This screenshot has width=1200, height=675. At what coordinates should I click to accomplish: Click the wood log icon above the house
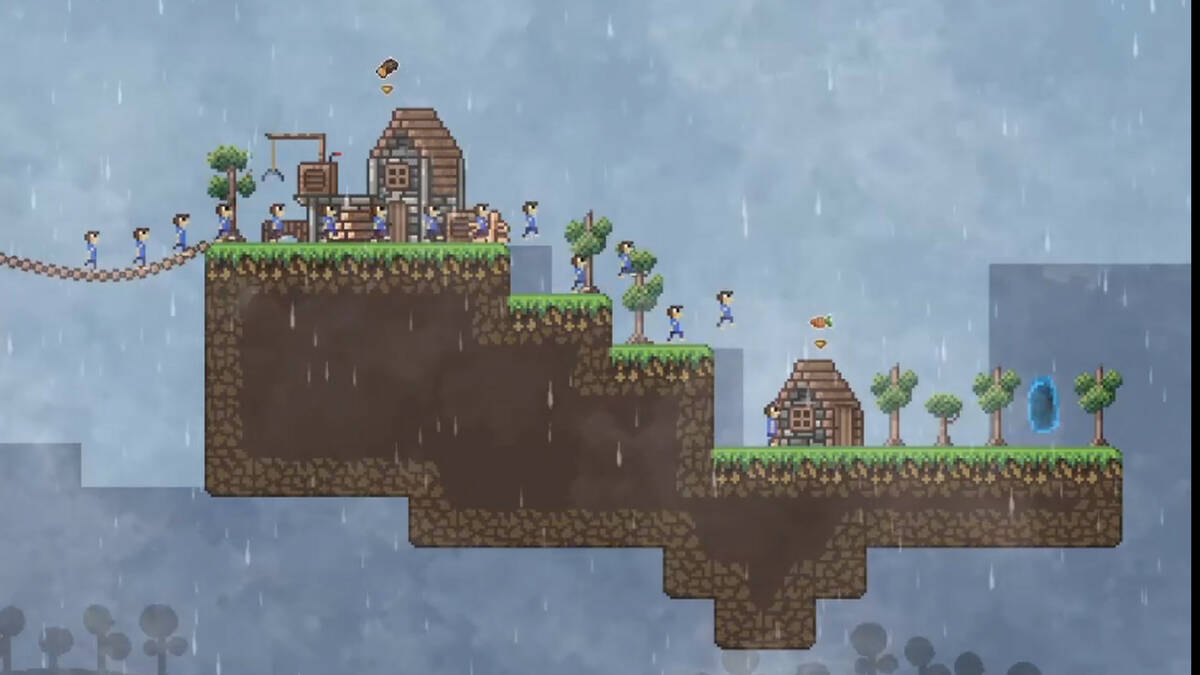387,68
